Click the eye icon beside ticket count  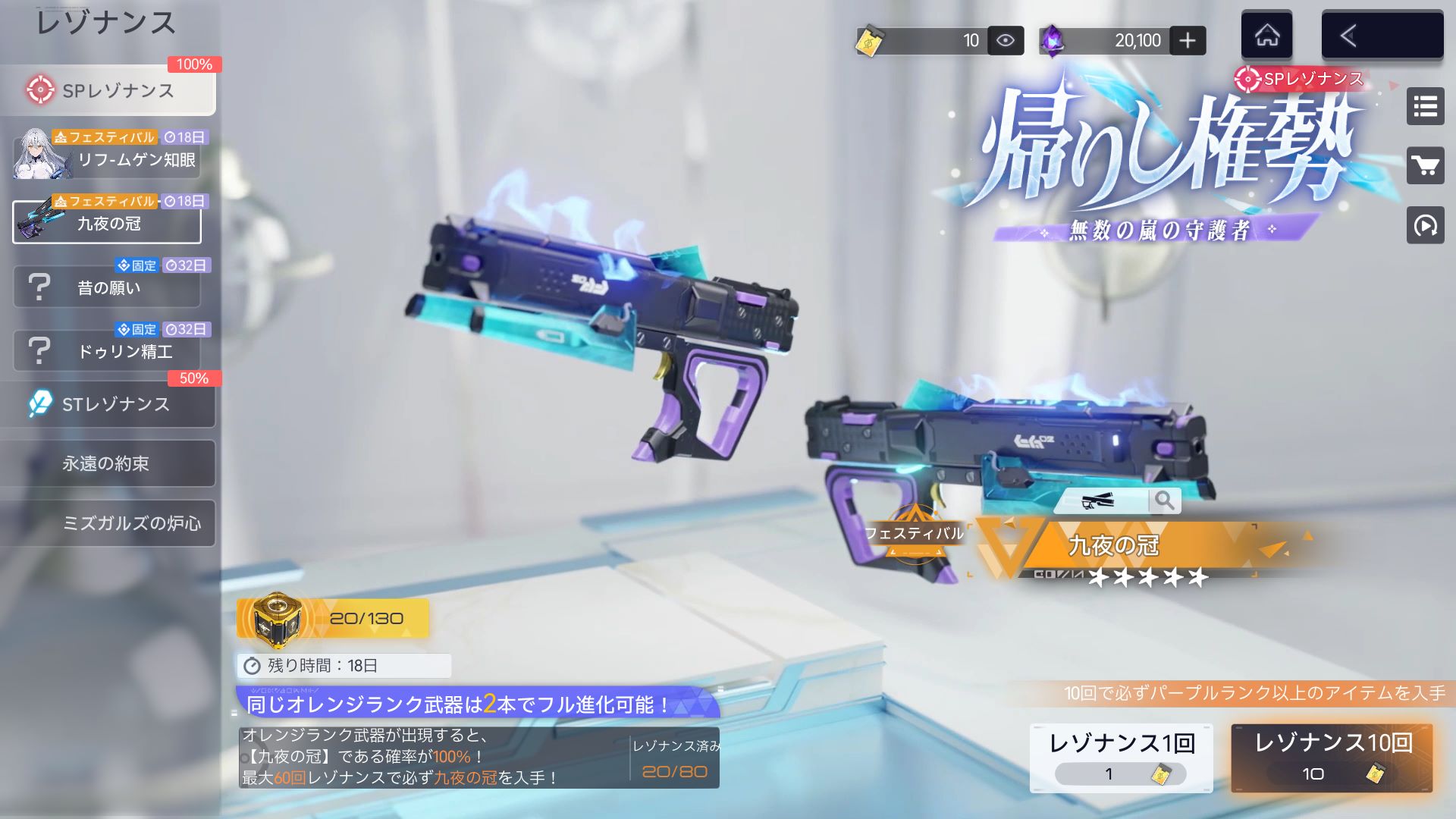point(1006,40)
